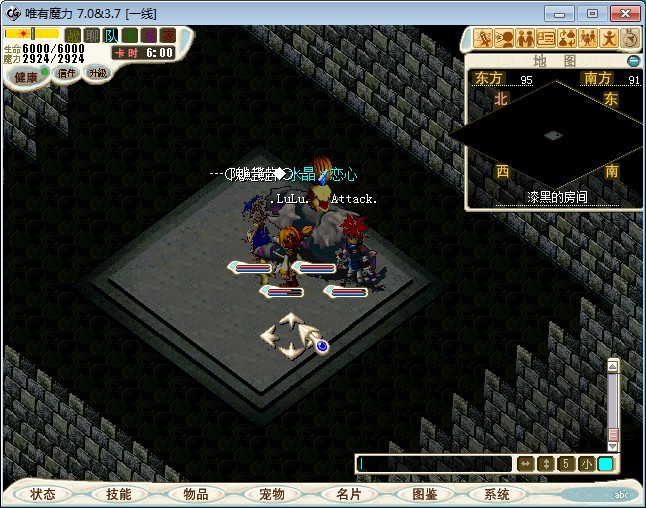This screenshot has height=508, width=646.
Task: Open the 技能 skills menu
Action: click(x=119, y=494)
